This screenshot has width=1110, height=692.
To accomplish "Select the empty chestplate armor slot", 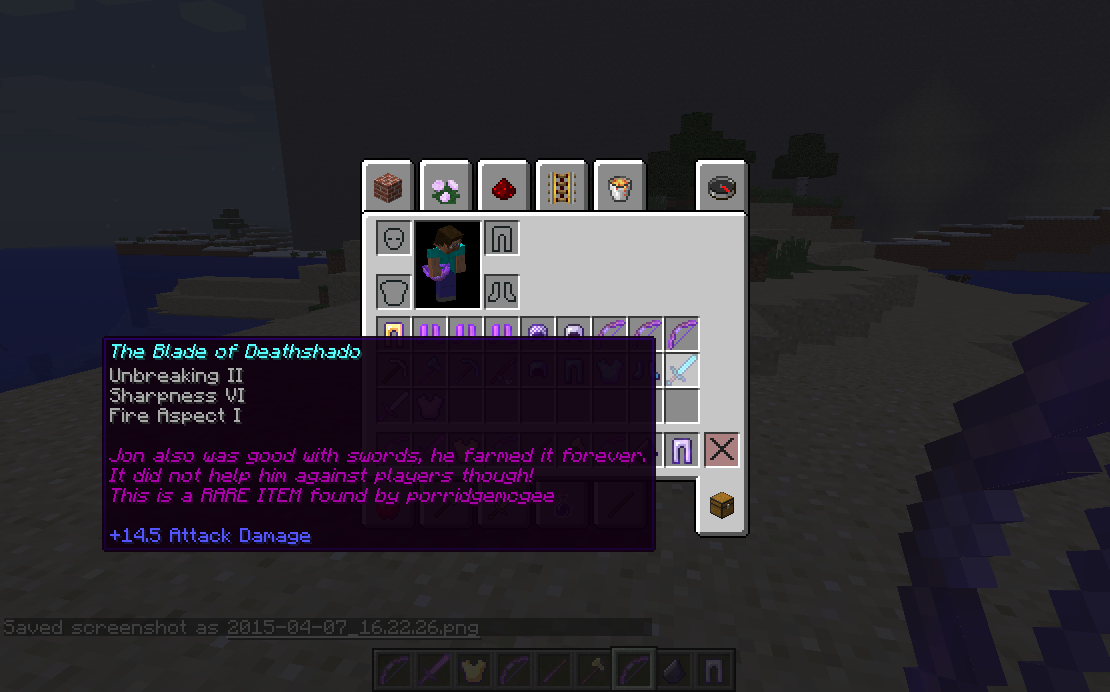I will pyautogui.click(x=394, y=292).
